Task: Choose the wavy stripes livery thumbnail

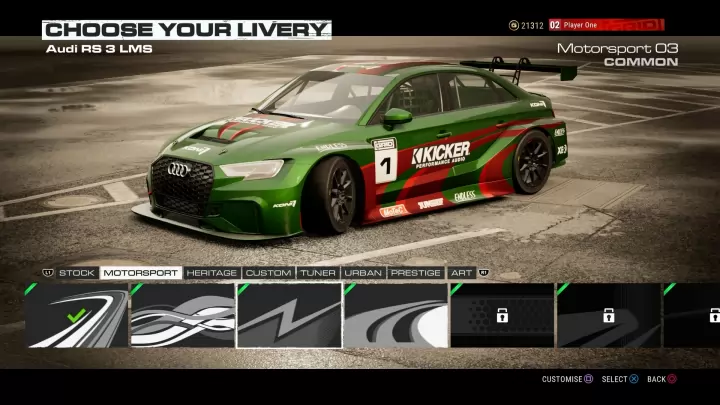Action: (x=183, y=315)
